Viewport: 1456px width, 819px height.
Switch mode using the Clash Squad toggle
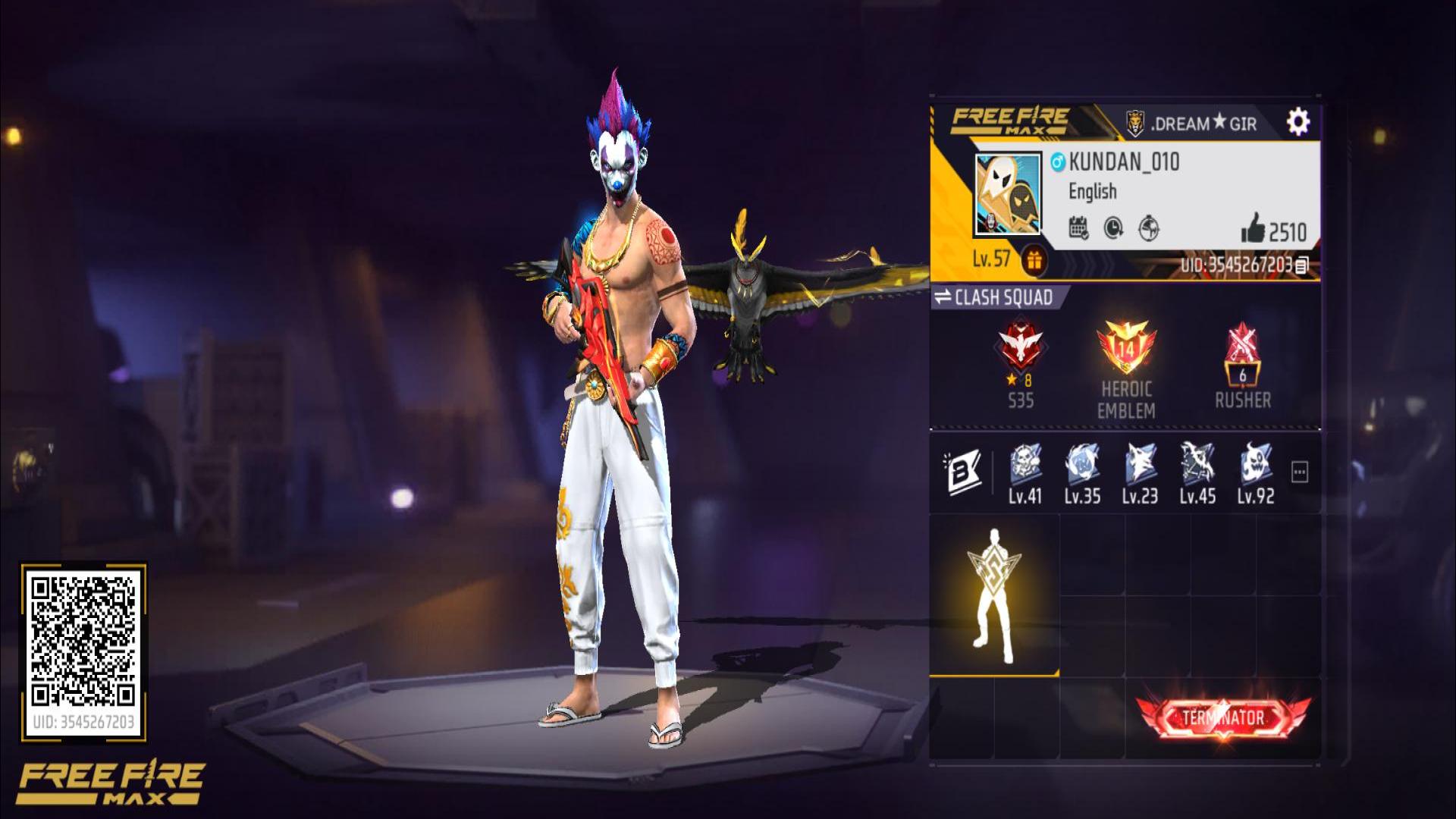995,297
